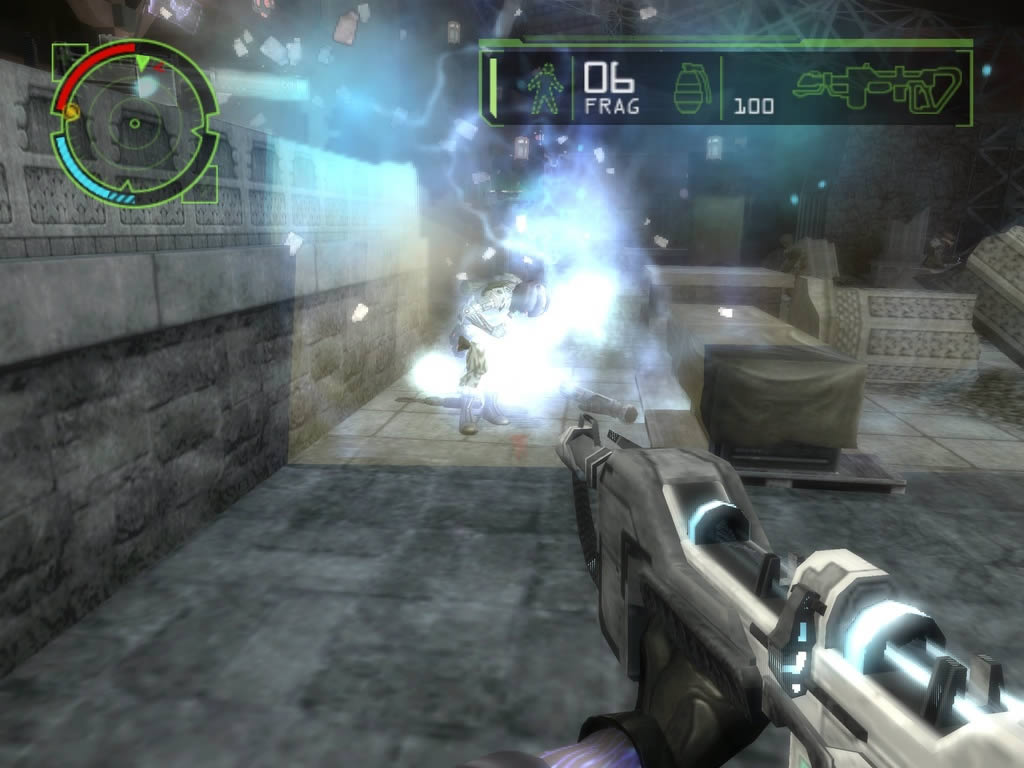Click the circular radar minimap

133,123
